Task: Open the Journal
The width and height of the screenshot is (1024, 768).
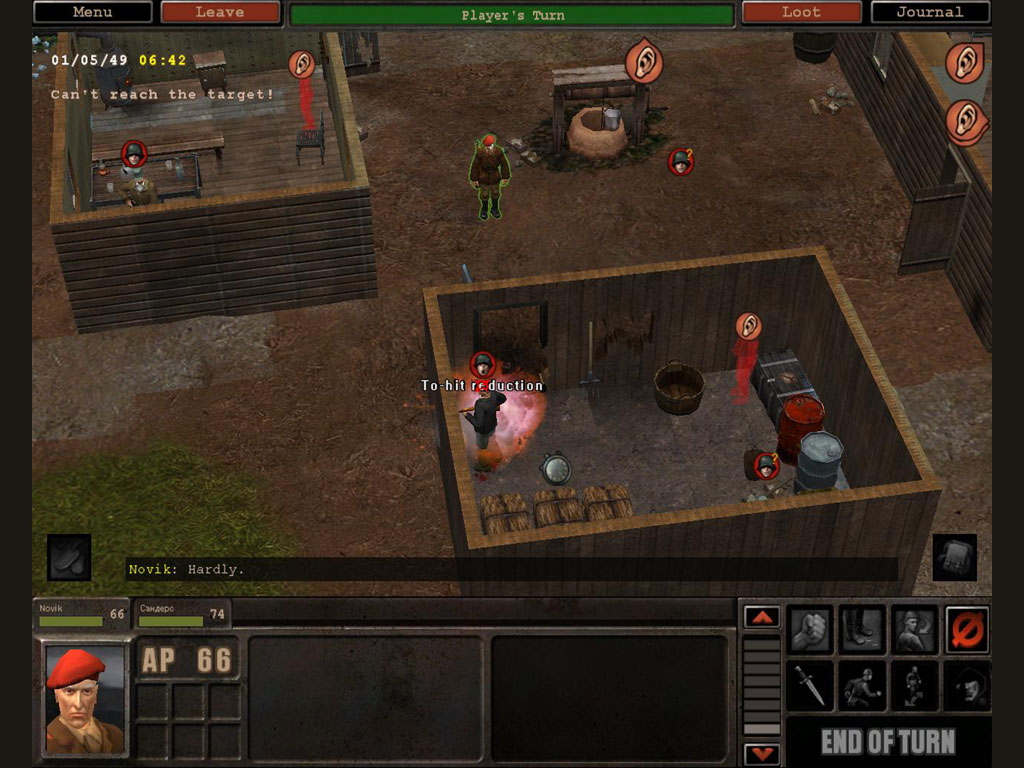Action: [x=930, y=12]
